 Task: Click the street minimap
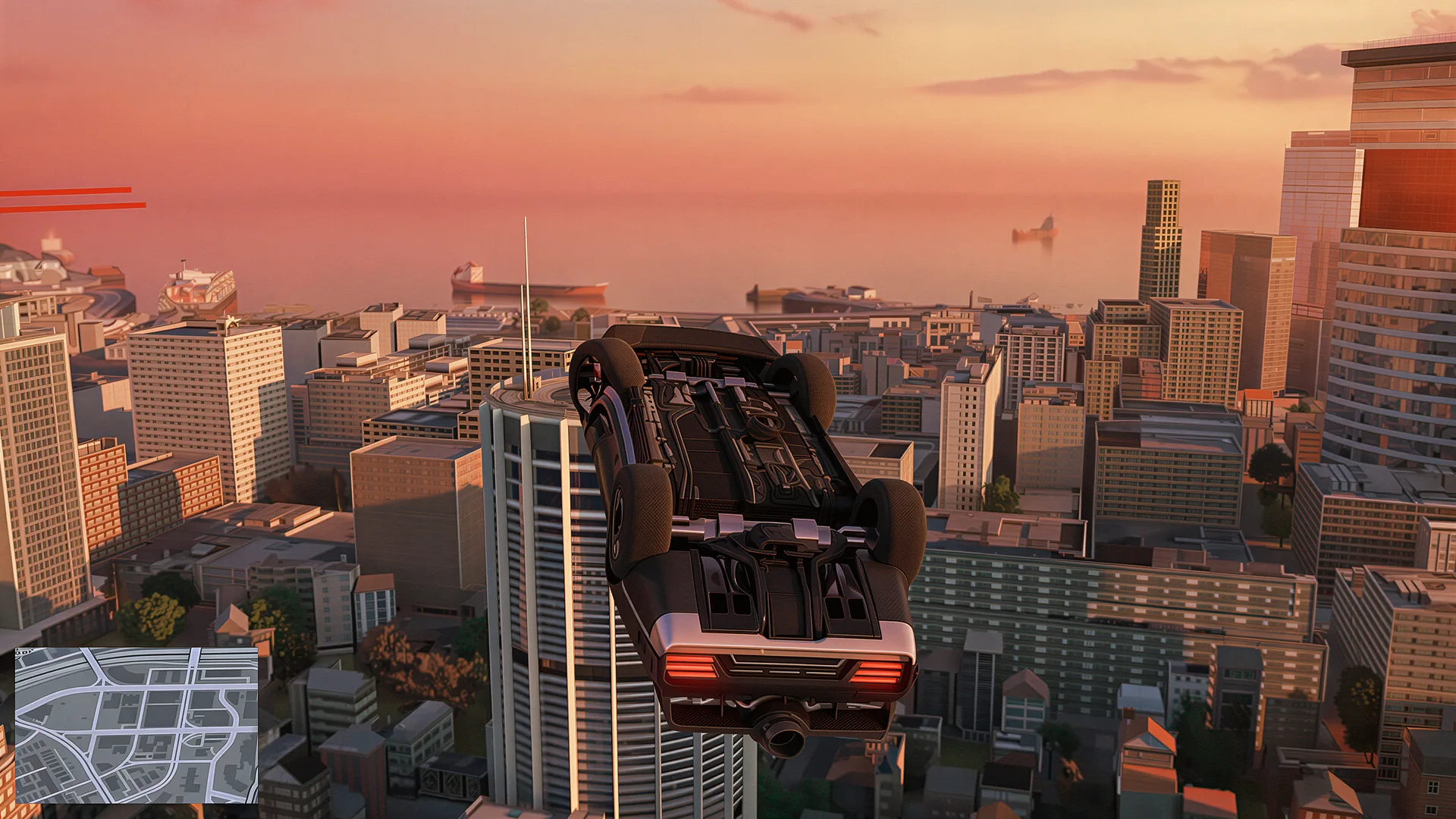[136, 725]
